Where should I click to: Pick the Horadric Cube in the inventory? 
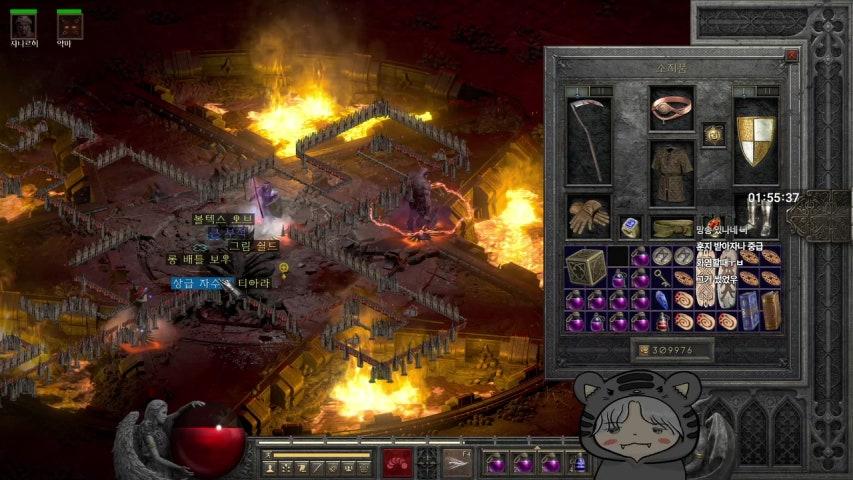coord(586,267)
